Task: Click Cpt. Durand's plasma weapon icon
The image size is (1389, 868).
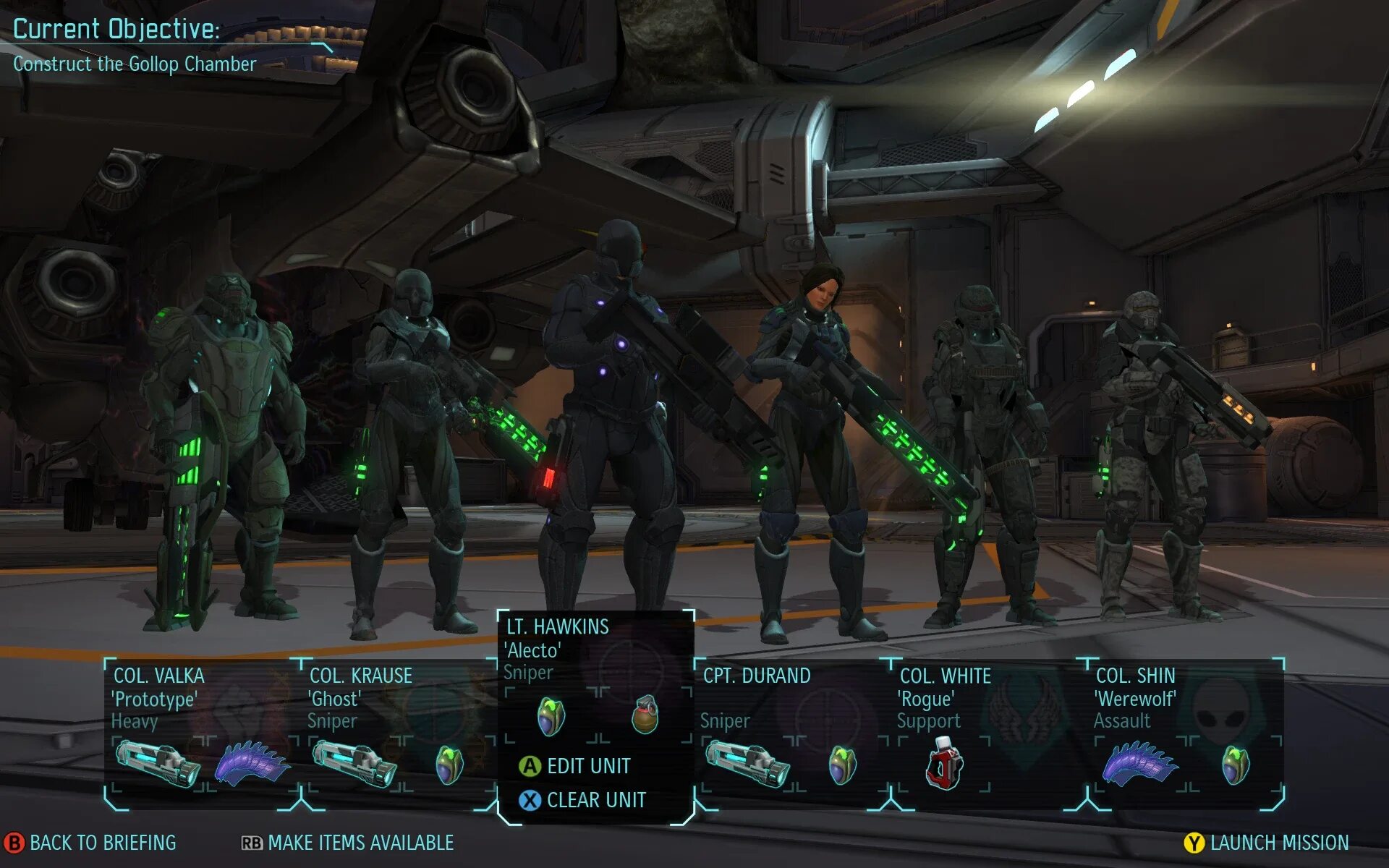Action: coord(747,765)
